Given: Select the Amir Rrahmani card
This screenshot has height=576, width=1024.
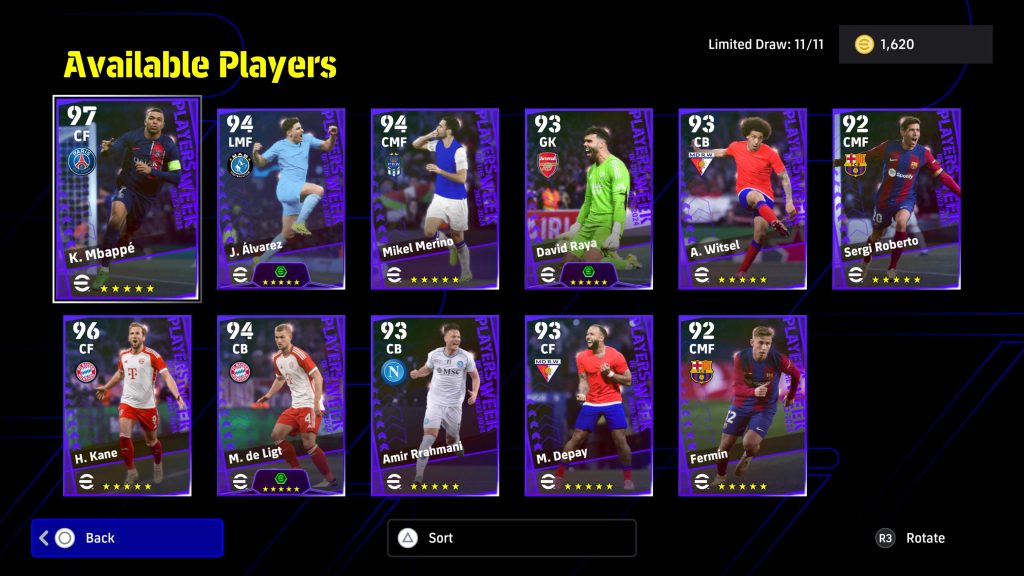Looking at the screenshot, I should tap(435, 405).
